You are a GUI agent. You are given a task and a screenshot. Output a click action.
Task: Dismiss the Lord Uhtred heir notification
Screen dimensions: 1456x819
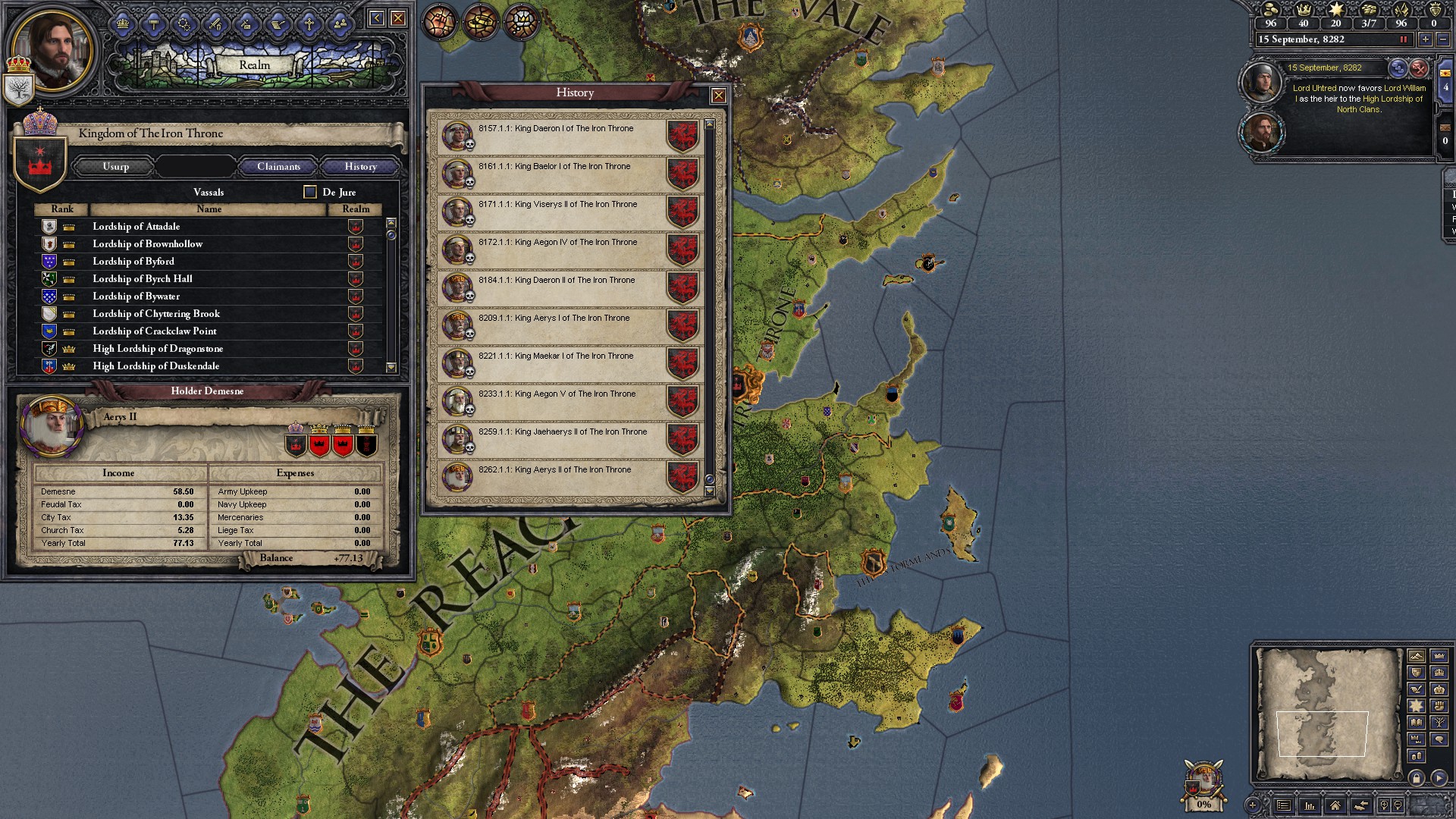coord(1419,69)
